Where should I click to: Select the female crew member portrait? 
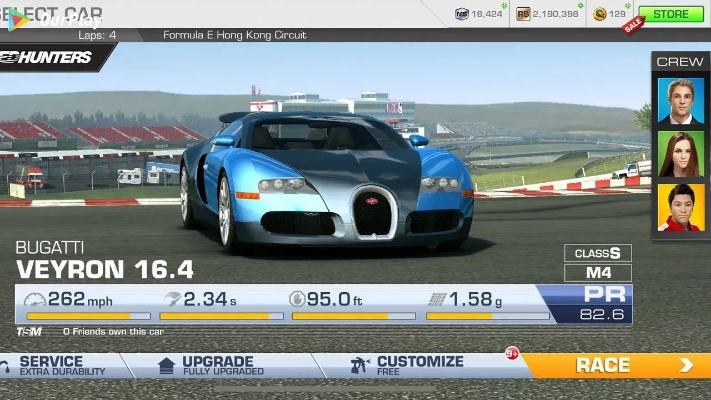(680, 154)
